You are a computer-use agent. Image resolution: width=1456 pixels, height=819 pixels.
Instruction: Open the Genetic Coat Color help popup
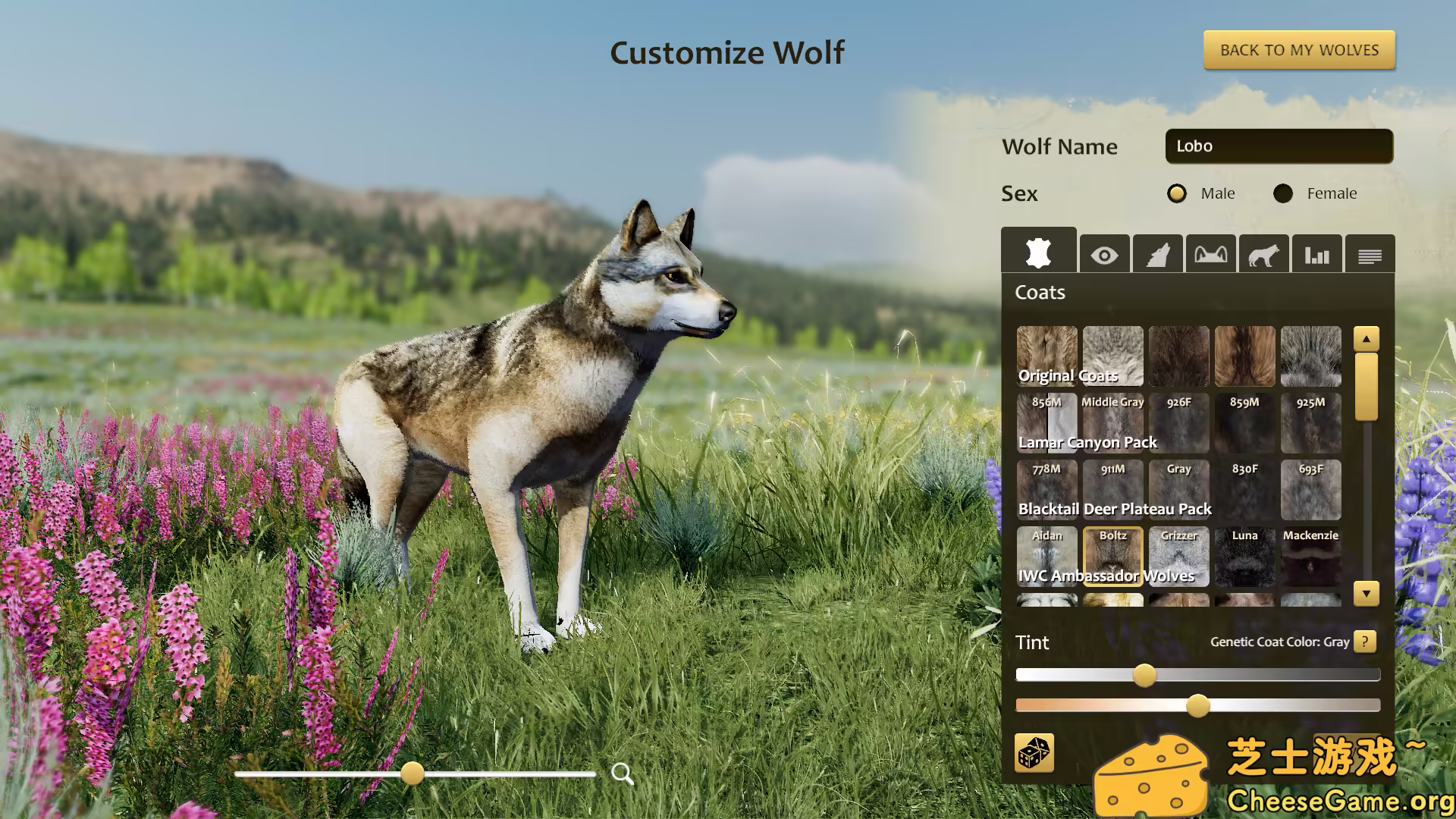(x=1364, y=642)
